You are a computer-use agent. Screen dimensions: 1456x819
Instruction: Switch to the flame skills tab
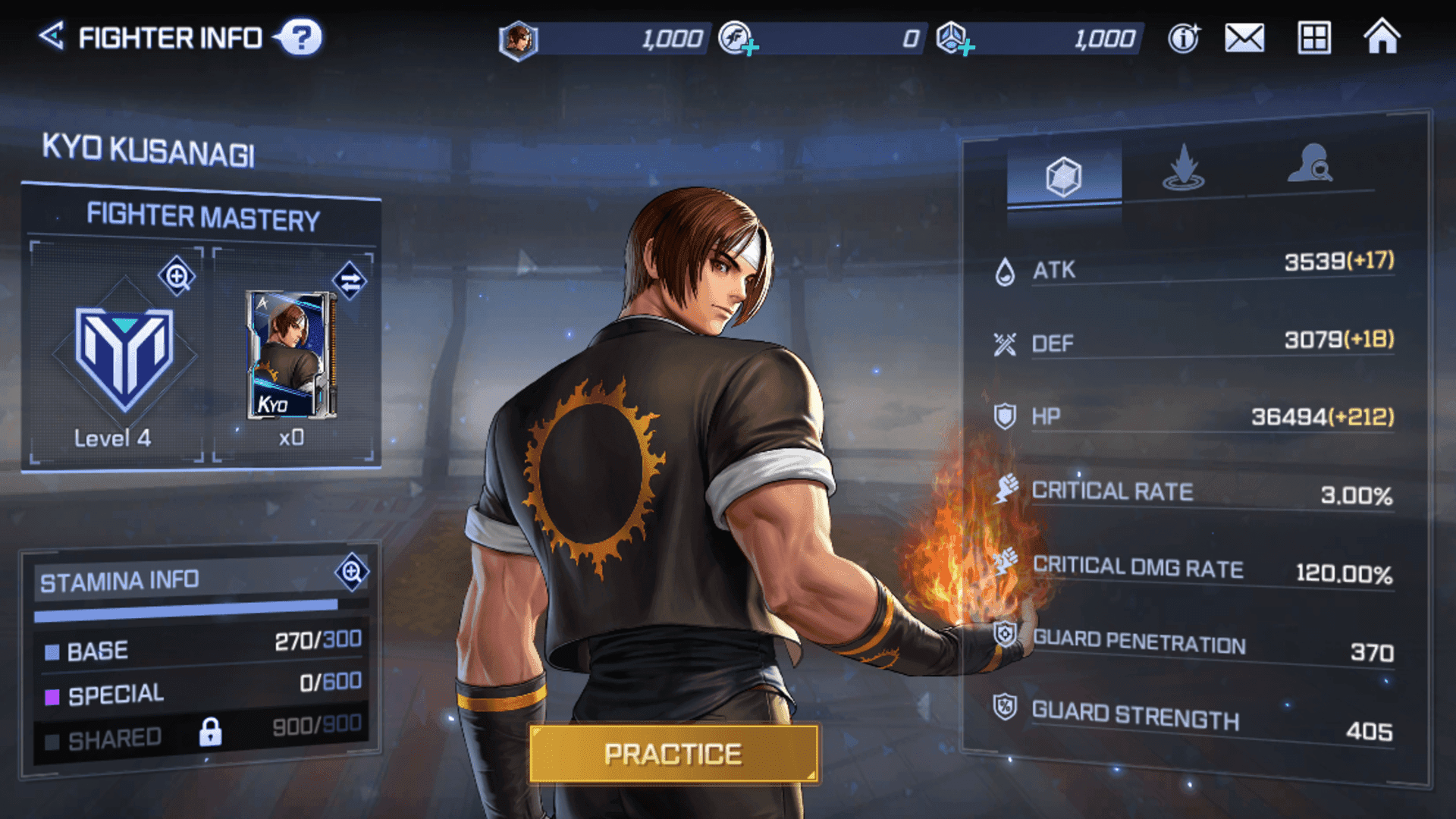tap(1183, 168)
